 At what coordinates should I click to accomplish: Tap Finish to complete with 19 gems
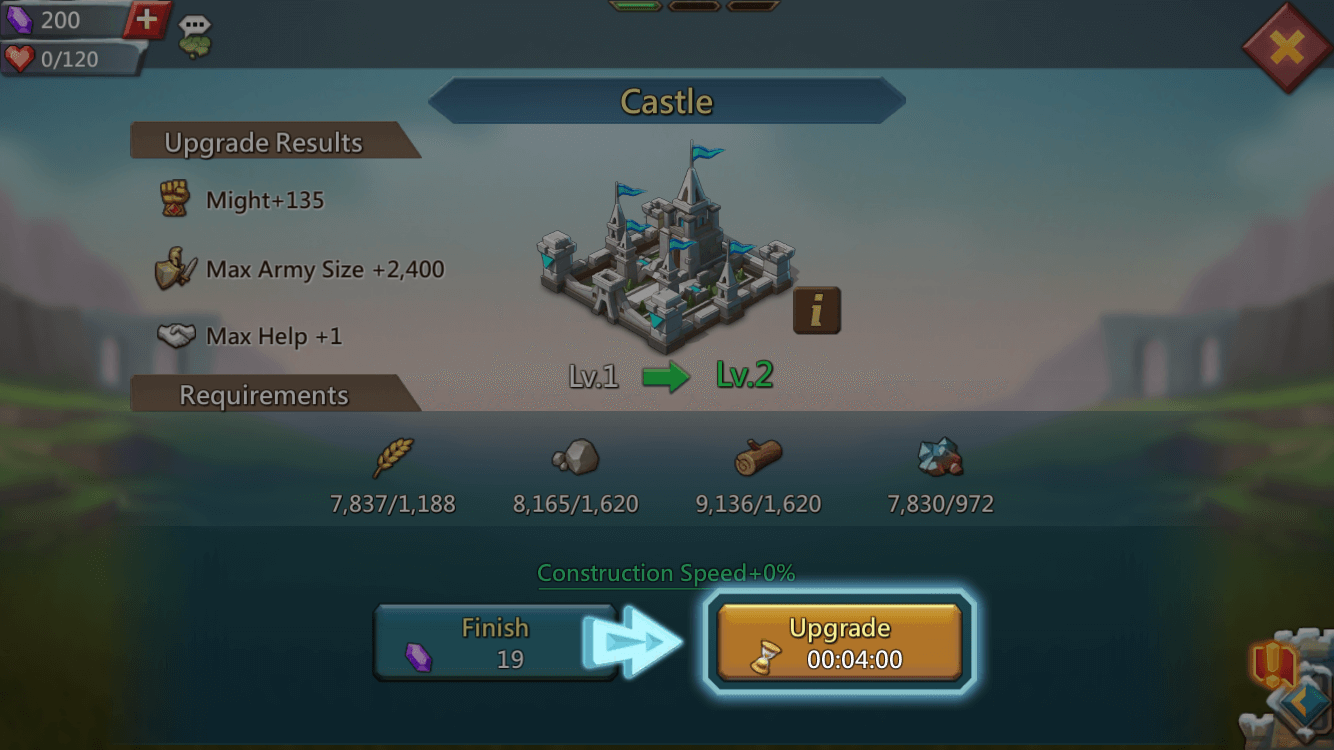[495, 642]
